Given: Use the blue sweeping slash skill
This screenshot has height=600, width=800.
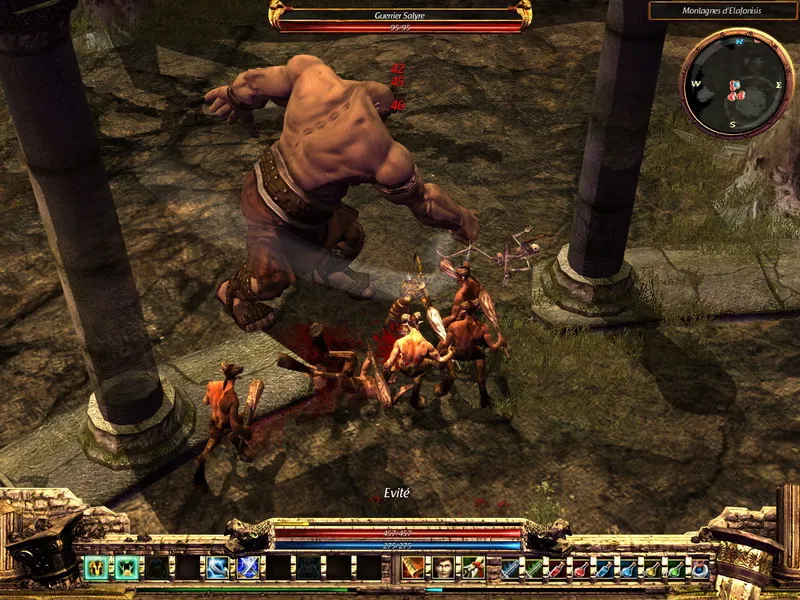Looking at the screenshot, I should pyautogui.click(x=217, y=568).
